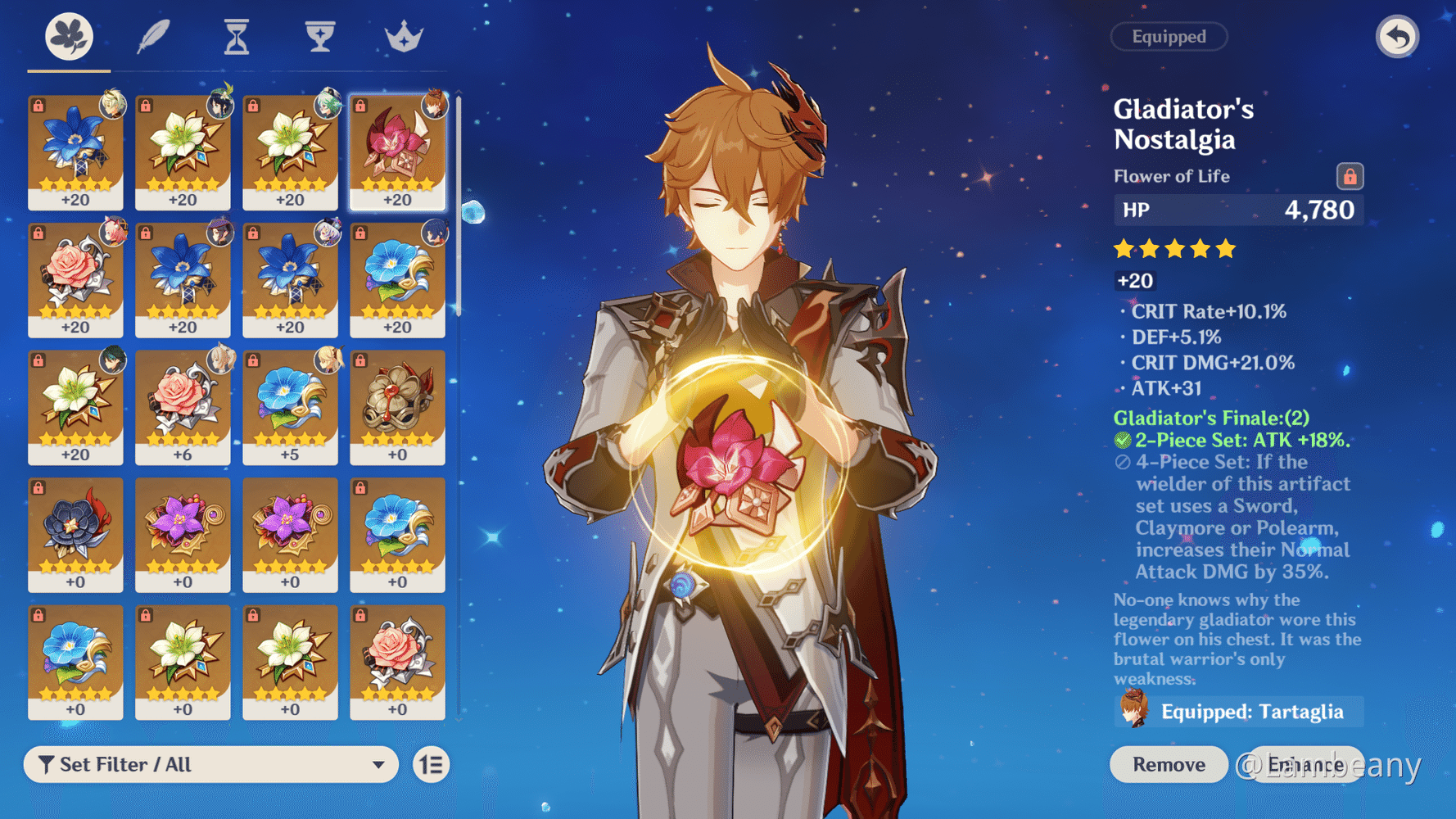1456x819 pixels.
Task: Select the +0 white mask artifact
Action: [398, 407]
